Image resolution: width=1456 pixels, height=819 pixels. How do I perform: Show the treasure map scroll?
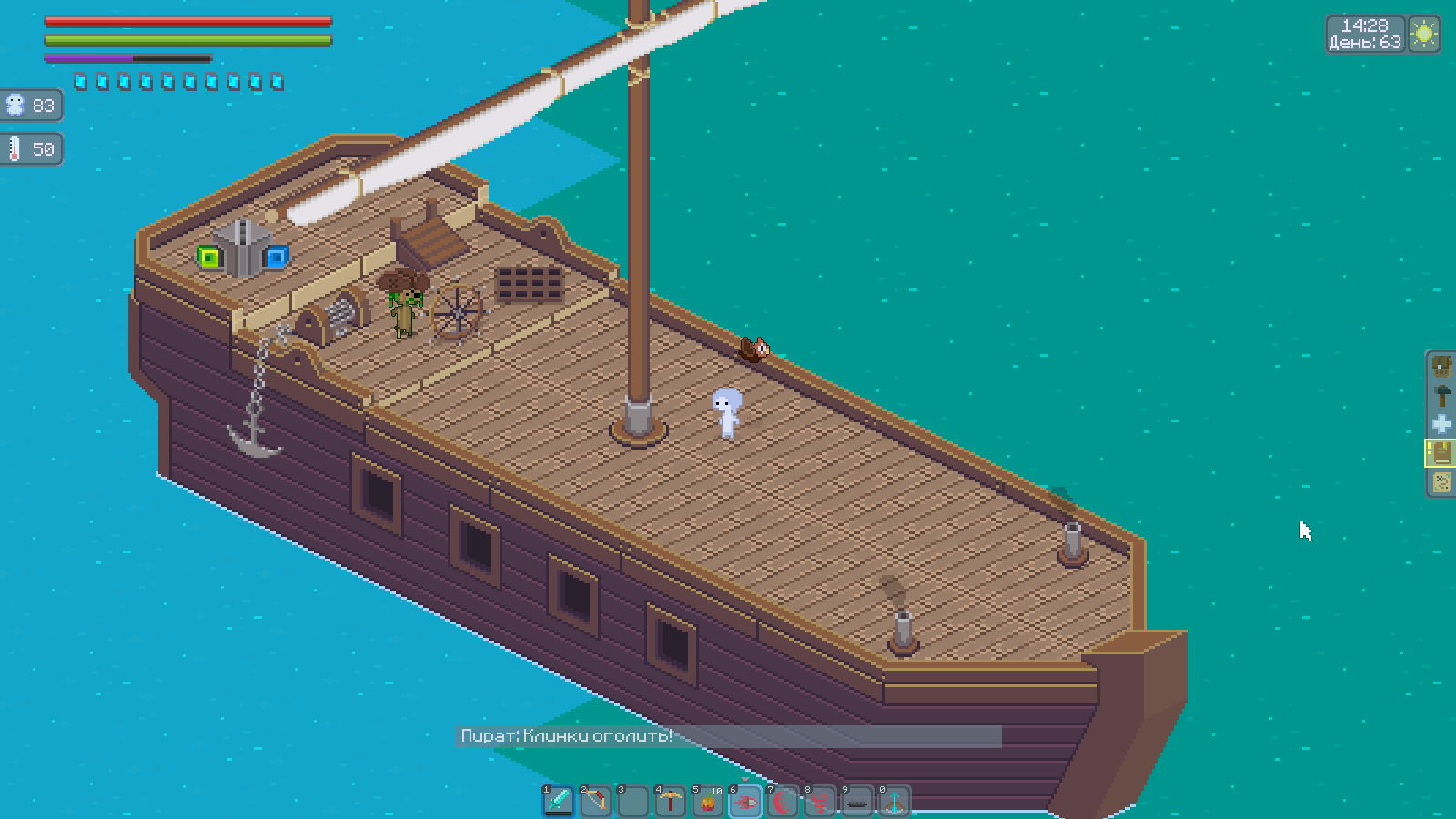[1441, 482]
